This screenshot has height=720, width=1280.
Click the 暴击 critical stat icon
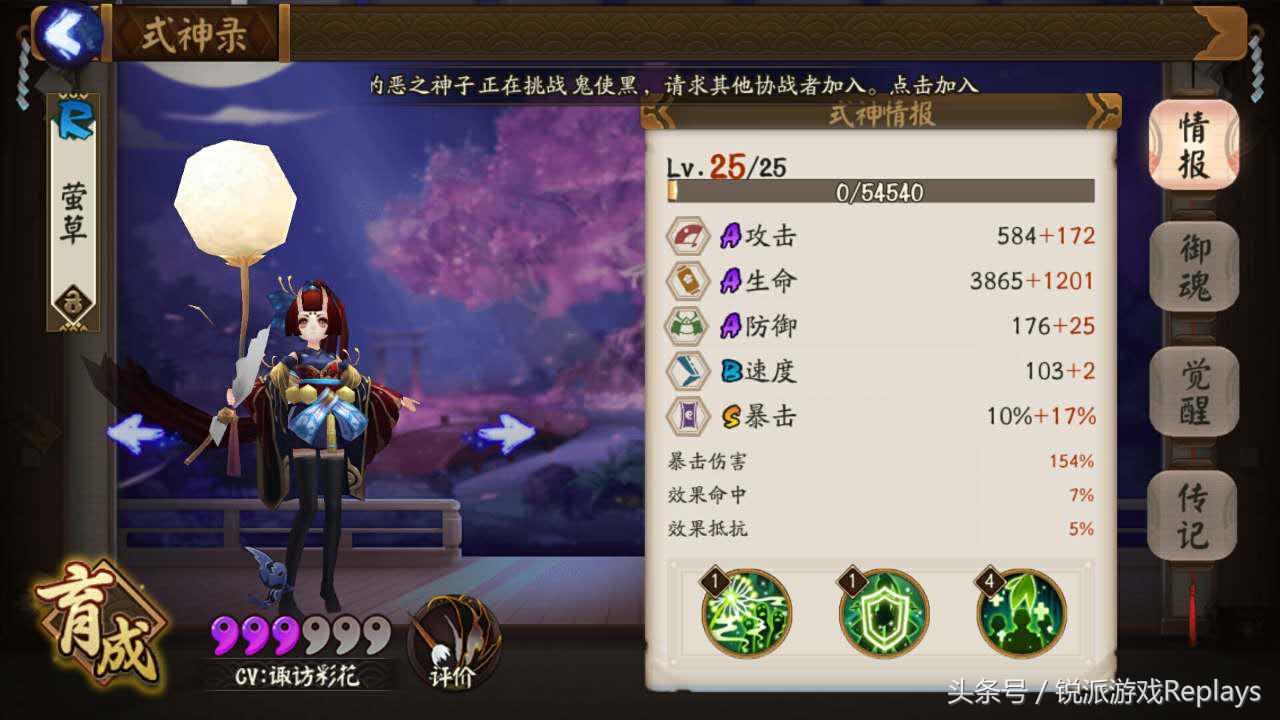(687, 416)
